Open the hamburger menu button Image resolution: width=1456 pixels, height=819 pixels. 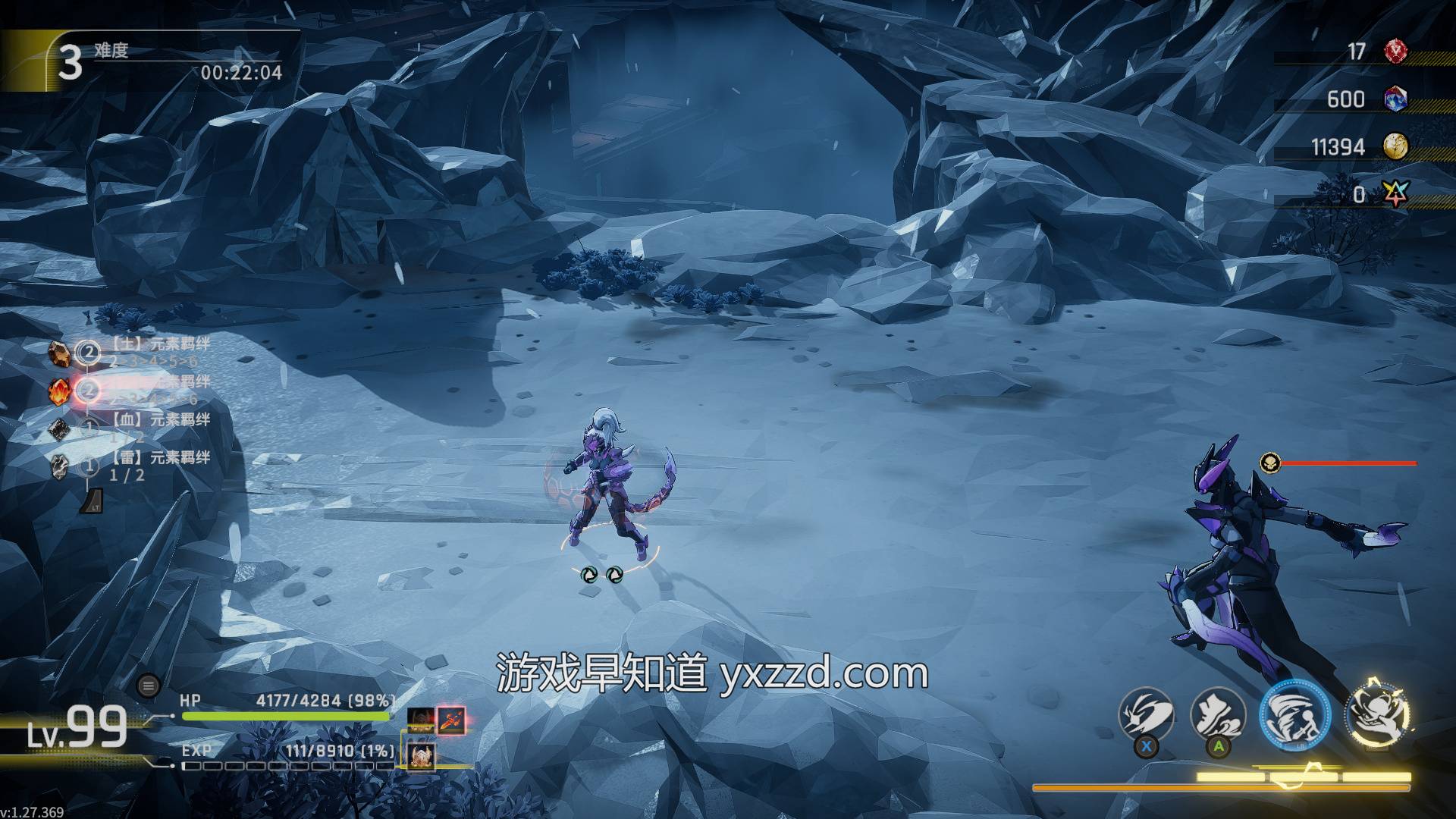pos(148,686)
